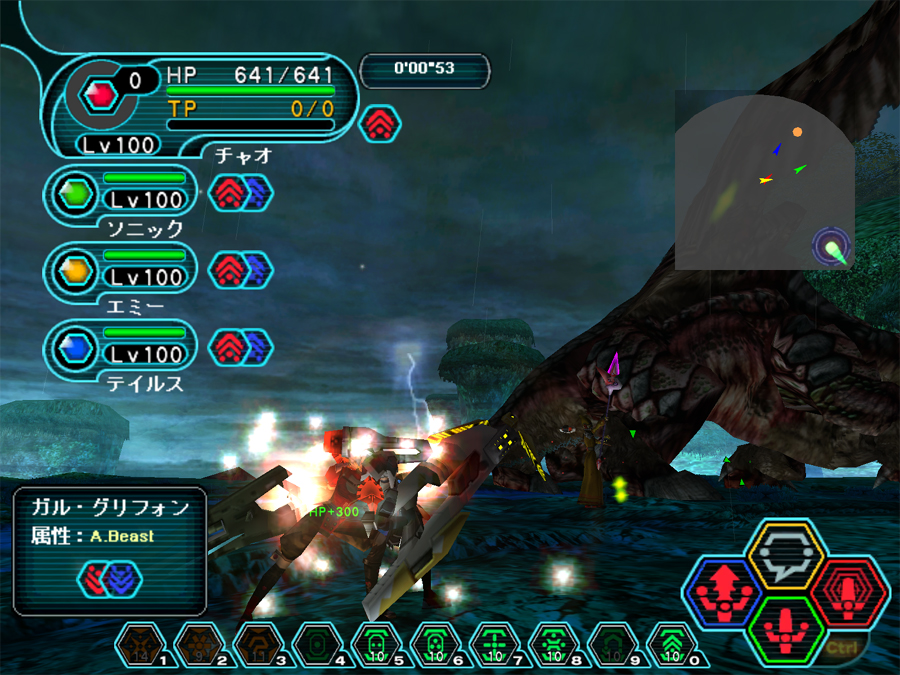Select hotbar slot 4

[316, 646]
